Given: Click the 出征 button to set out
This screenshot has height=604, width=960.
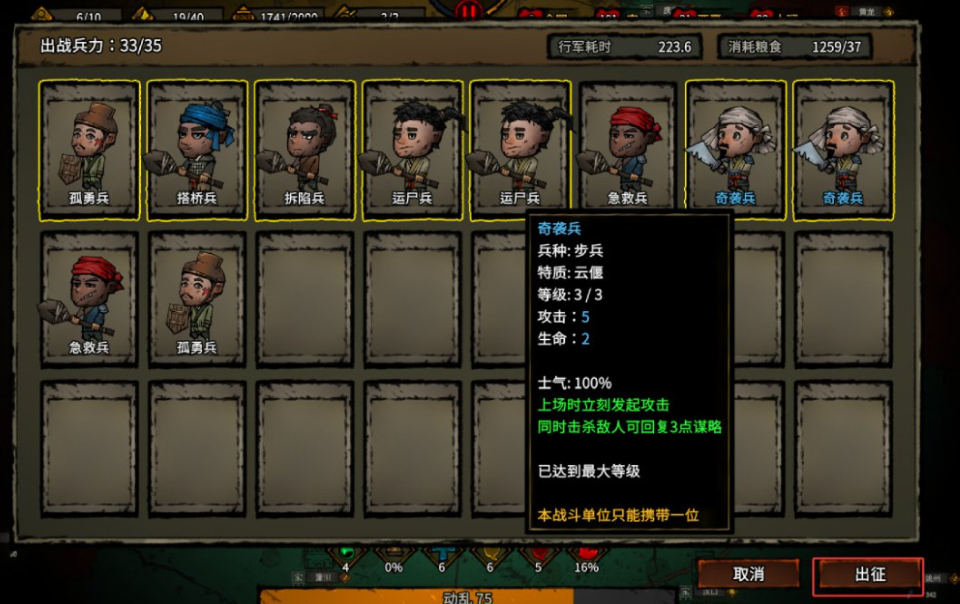Looking at the screenshot, I should point(868,574).
